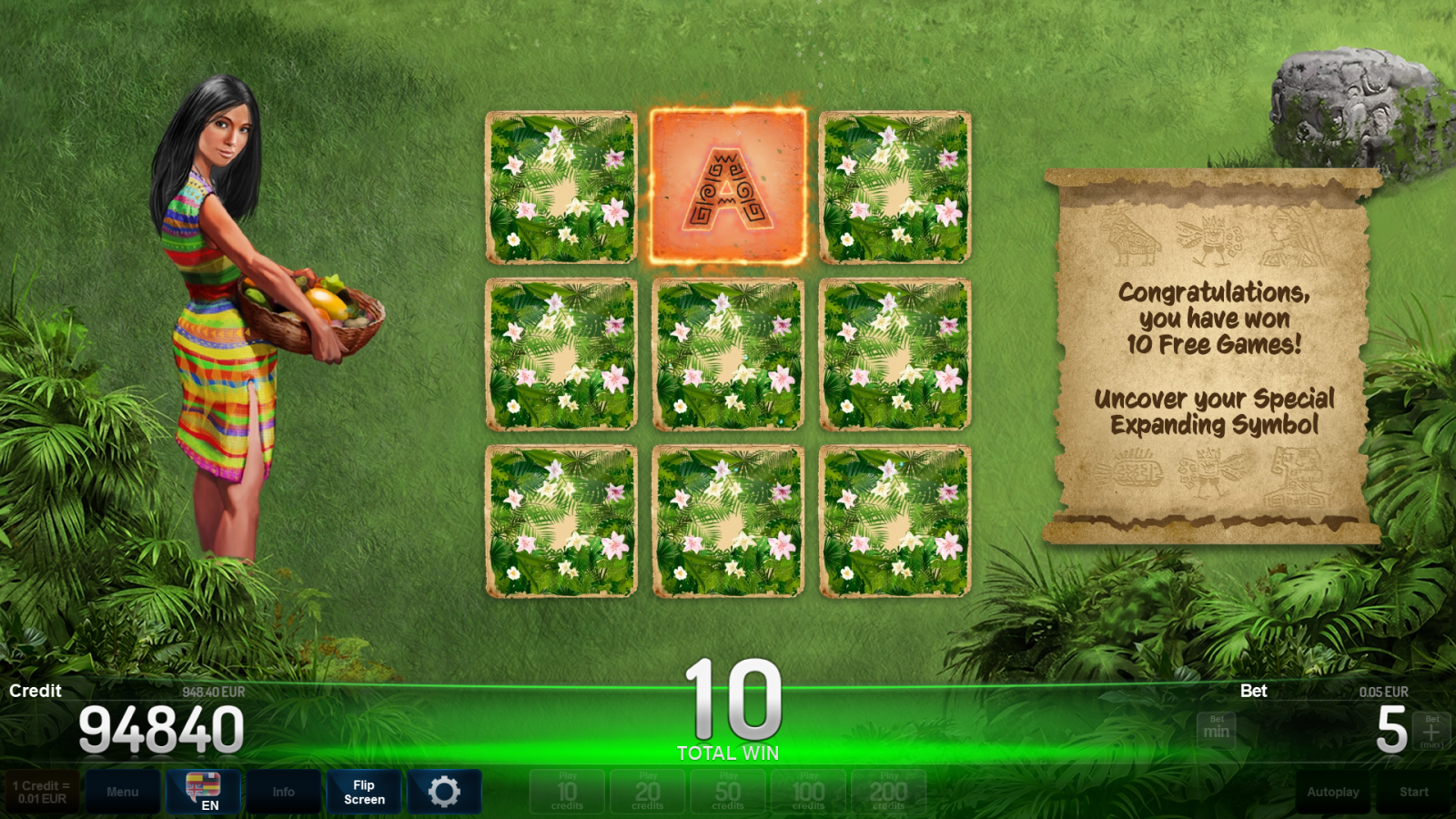Choose Play 200 credits
This screenshot has height=819, width=1456.
click(886, 792)
